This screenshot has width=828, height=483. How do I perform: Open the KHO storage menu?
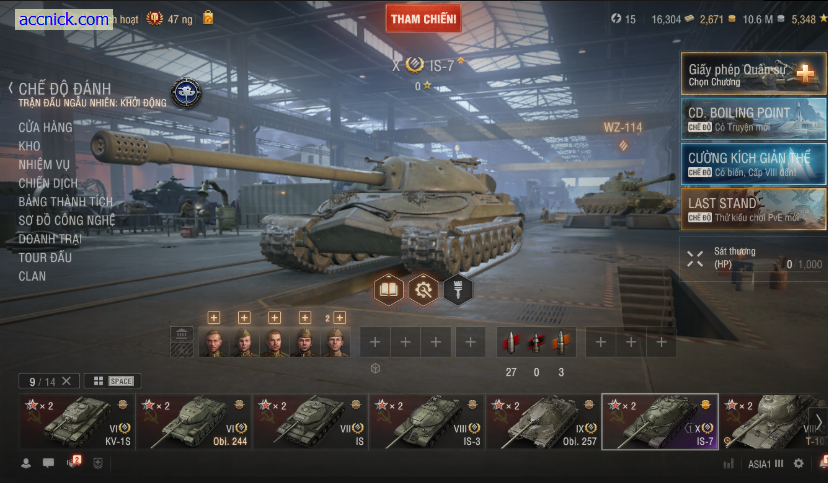click(x=29, y=146)
